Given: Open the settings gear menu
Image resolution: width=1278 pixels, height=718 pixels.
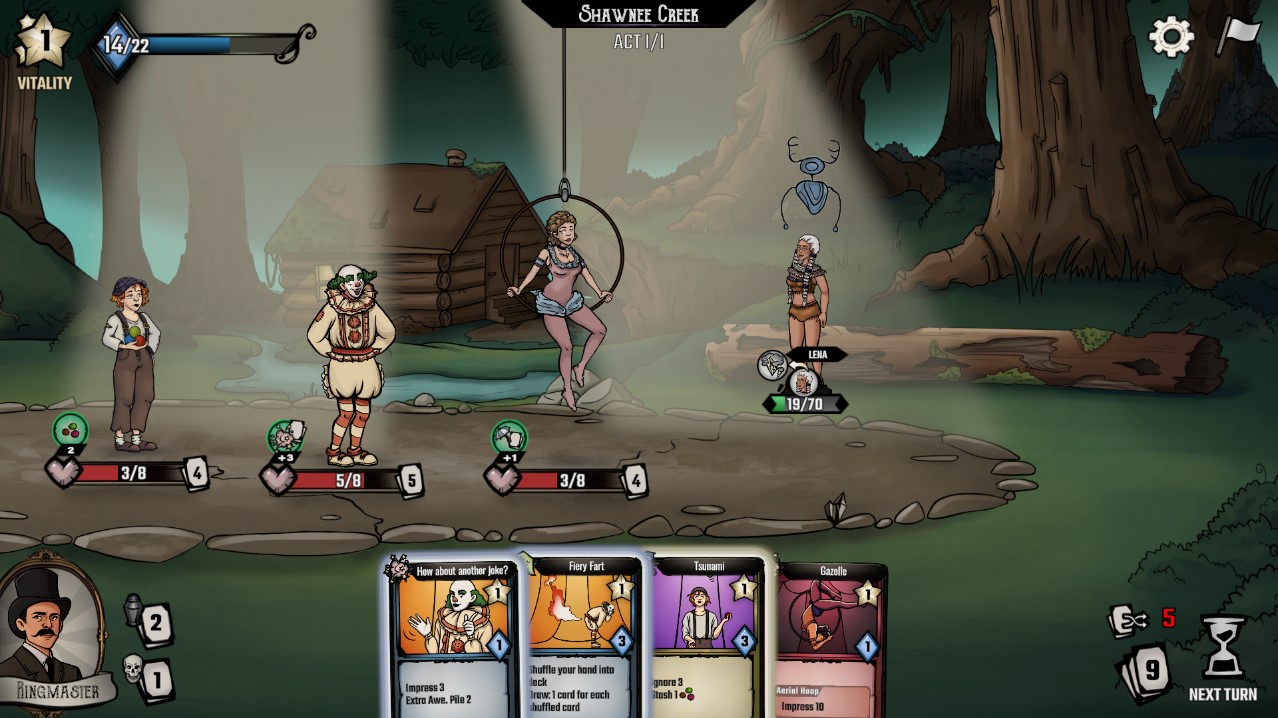Looking at the screenshot, I should (1170, 38).
